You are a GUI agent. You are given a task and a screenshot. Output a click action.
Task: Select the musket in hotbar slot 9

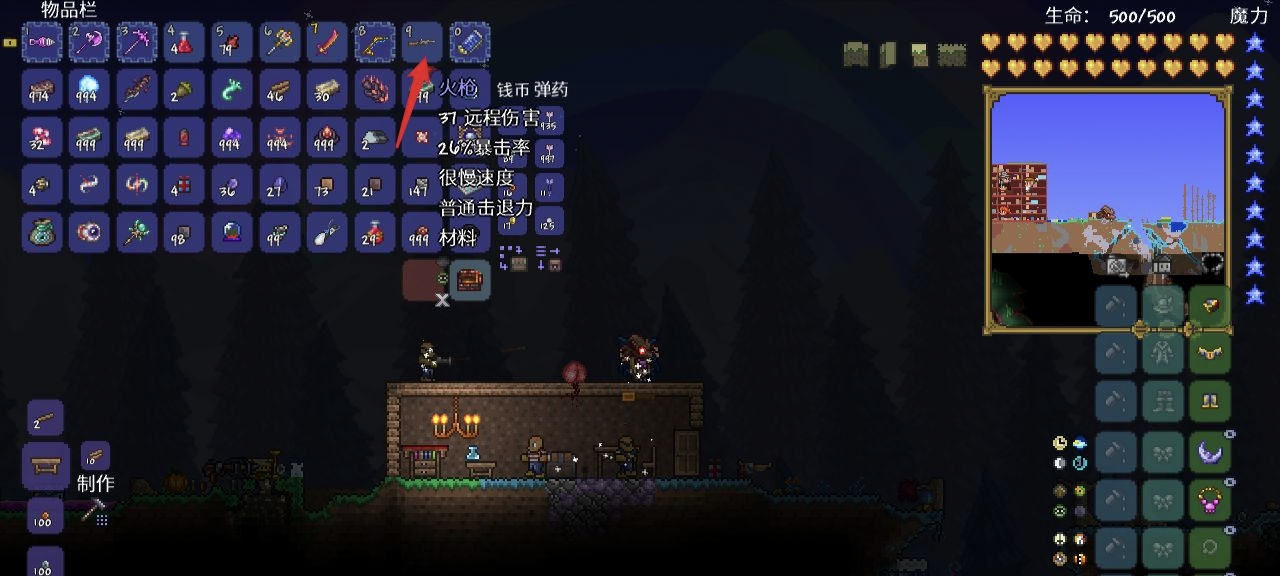[422, 43]
